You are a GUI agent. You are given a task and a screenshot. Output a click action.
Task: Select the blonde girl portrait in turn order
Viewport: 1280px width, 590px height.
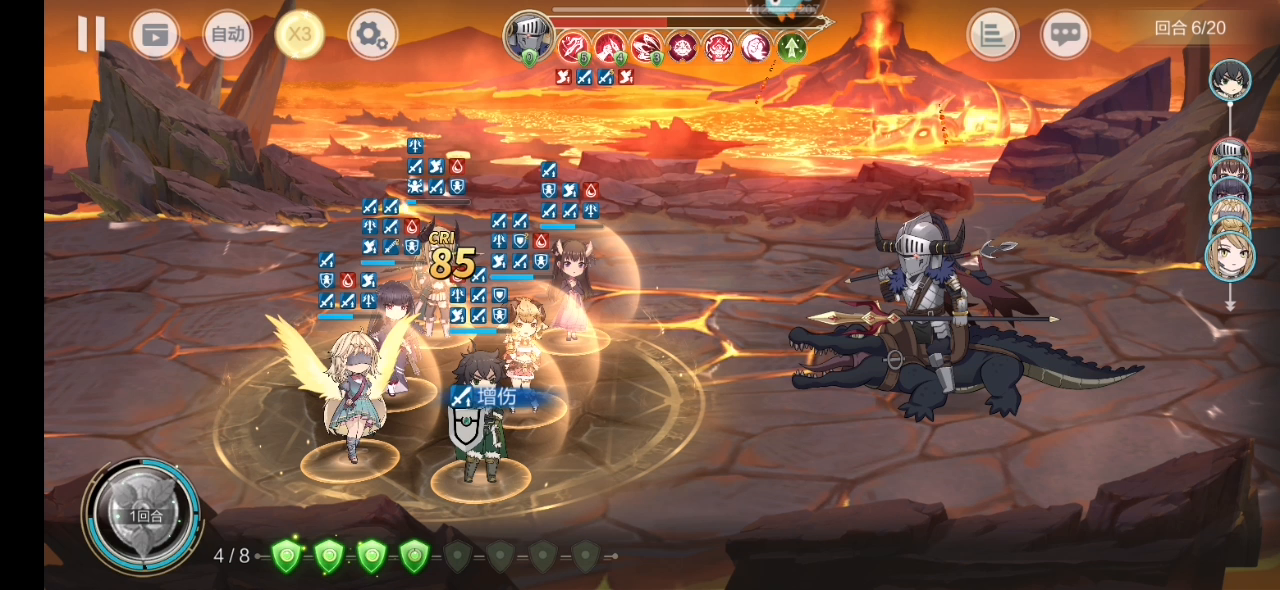(x=1230, y=256)
